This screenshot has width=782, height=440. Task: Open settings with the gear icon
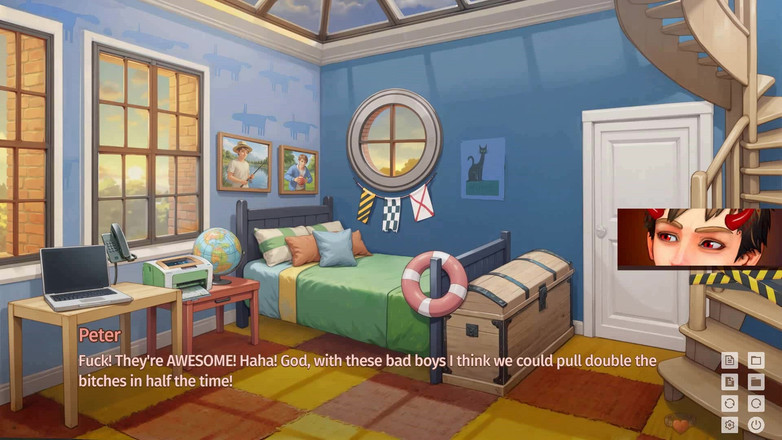tap(730, 424)
